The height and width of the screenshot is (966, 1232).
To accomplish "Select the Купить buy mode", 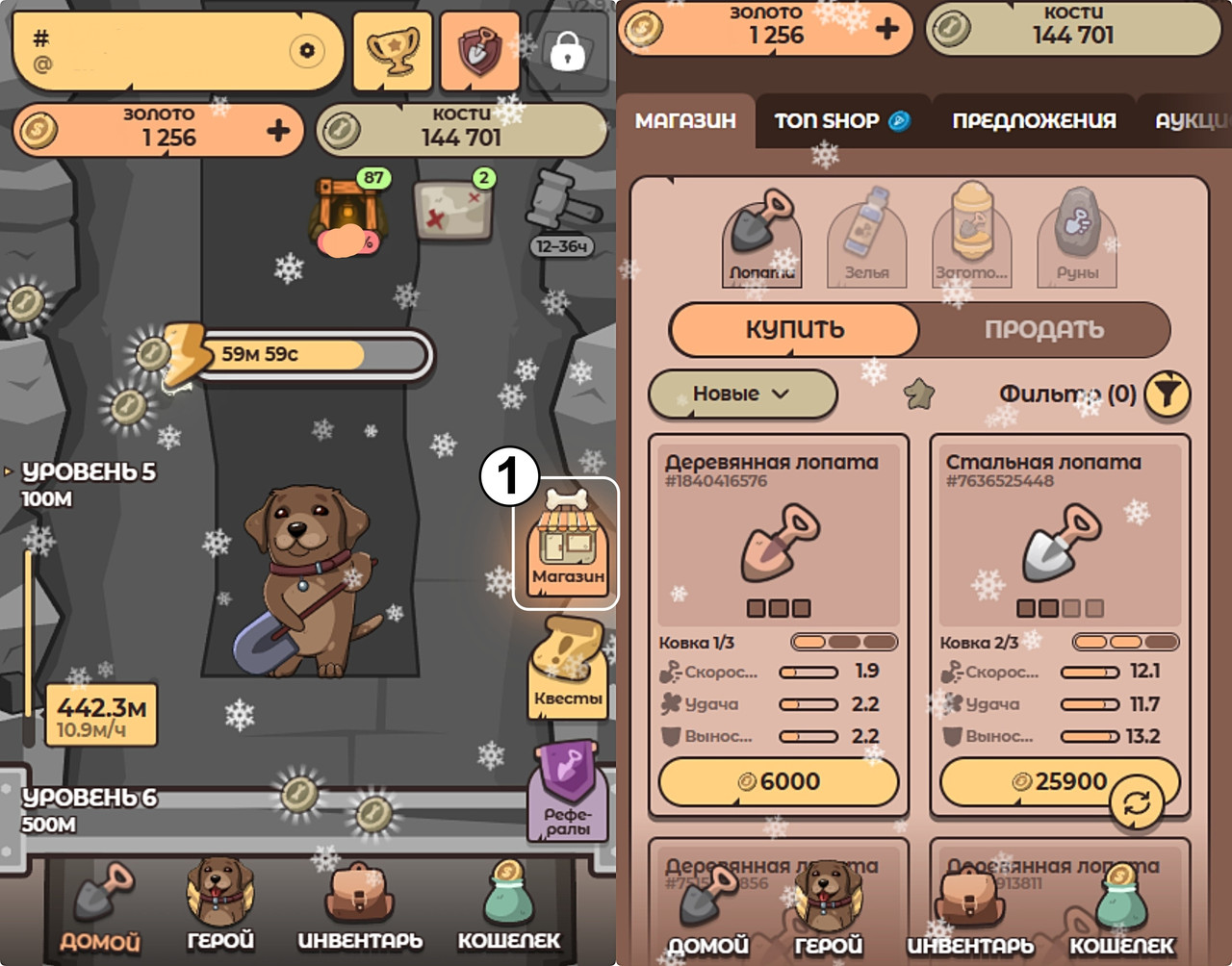I will [x=795, y=330].
